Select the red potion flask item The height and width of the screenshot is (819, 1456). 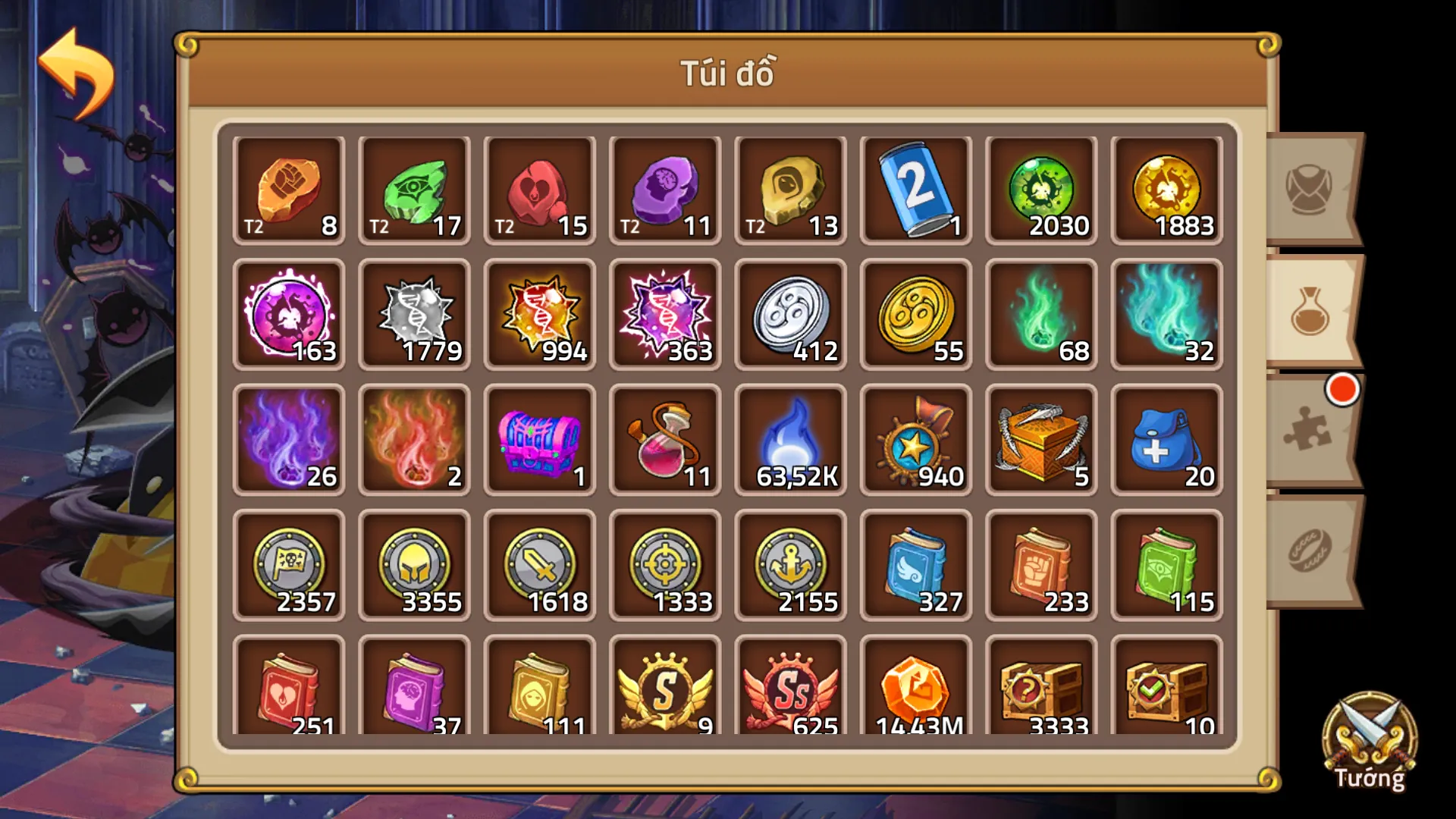665,440
